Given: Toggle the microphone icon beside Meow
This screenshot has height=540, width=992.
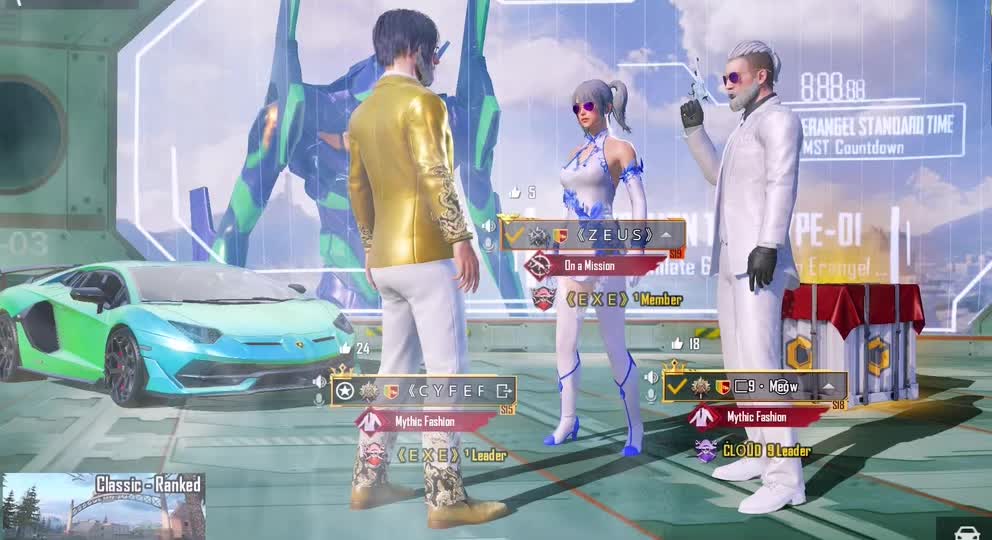Looking at the screenshot, I should coord(652,397).
